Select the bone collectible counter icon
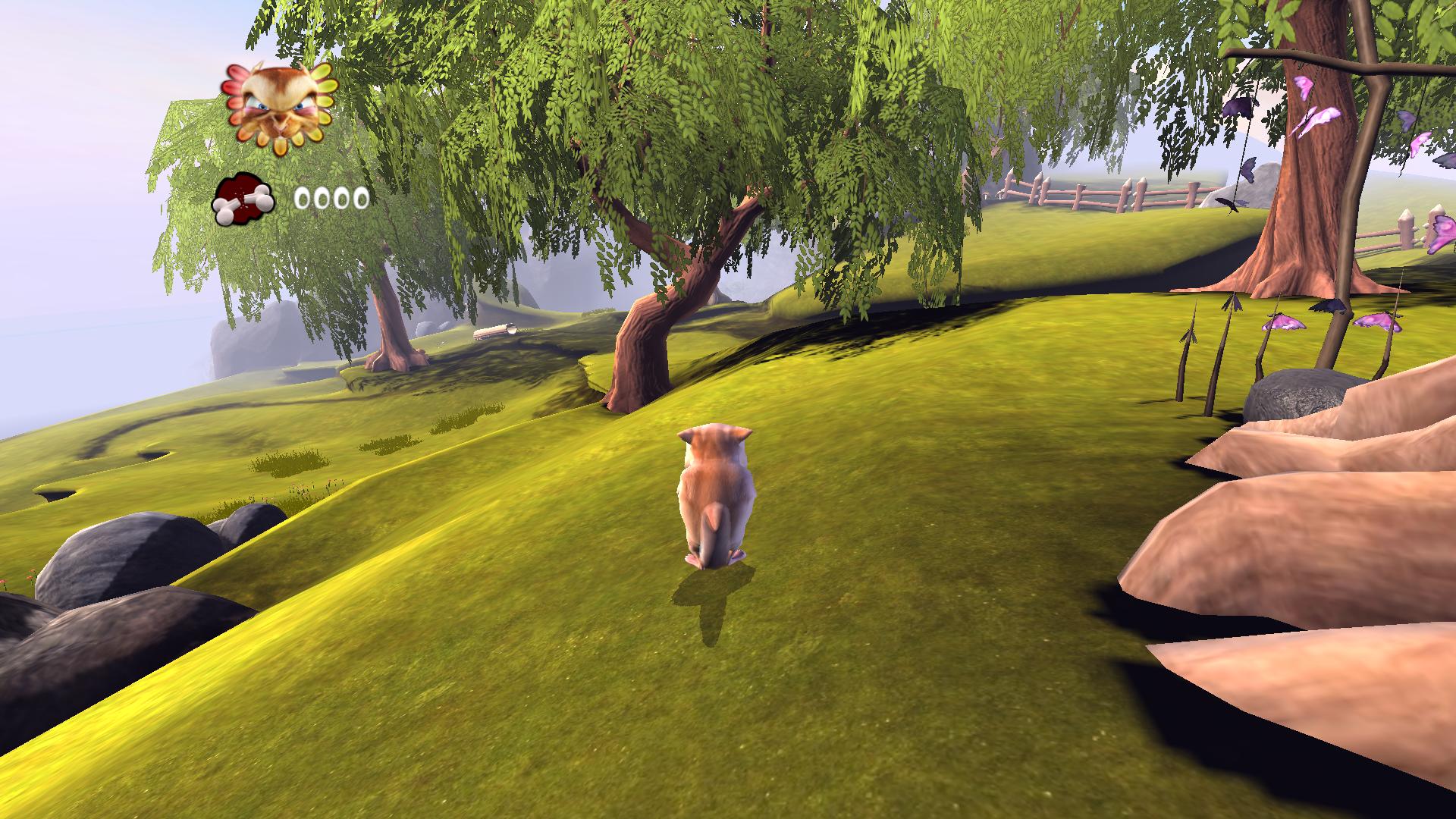This screenshot has height=819, width=1456. pyautogui.click(x=243, y=200)
